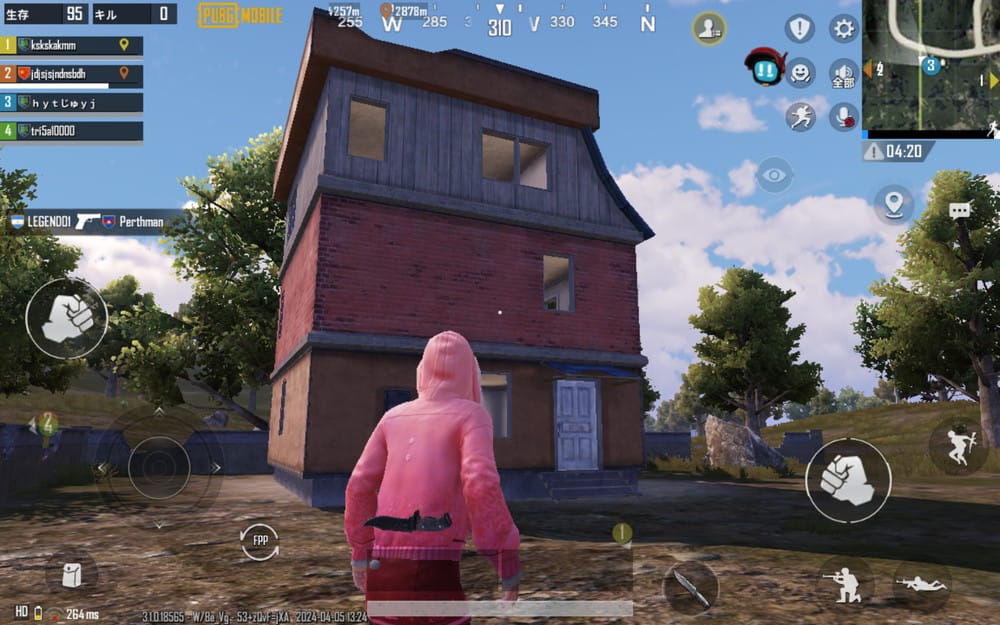Viewport: 1000px width, 625px height.
Task: Select the knife melee weapon
Action: click(x=690, y=586)
